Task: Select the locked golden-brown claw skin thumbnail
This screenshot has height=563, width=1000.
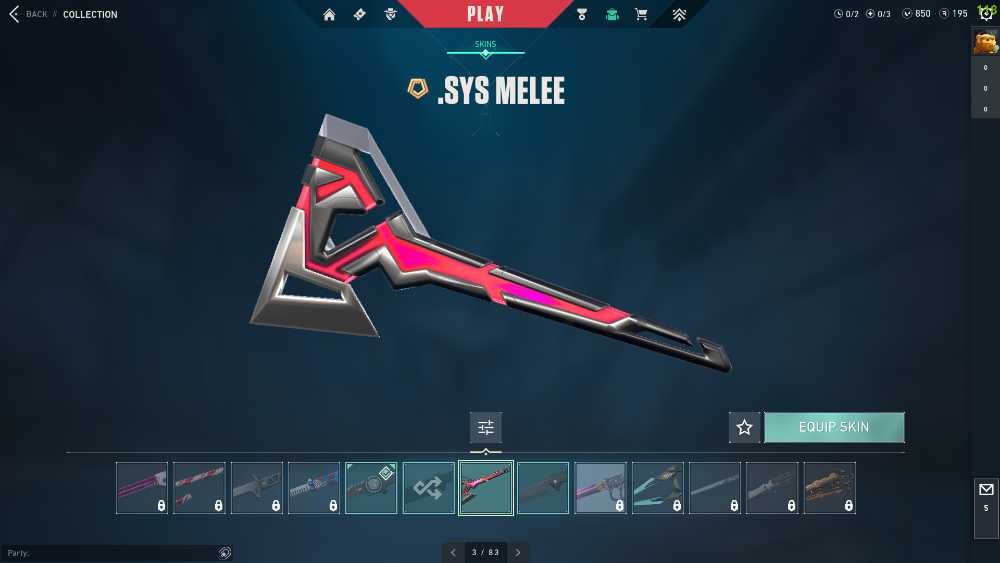Action: [x=829, y=488]
